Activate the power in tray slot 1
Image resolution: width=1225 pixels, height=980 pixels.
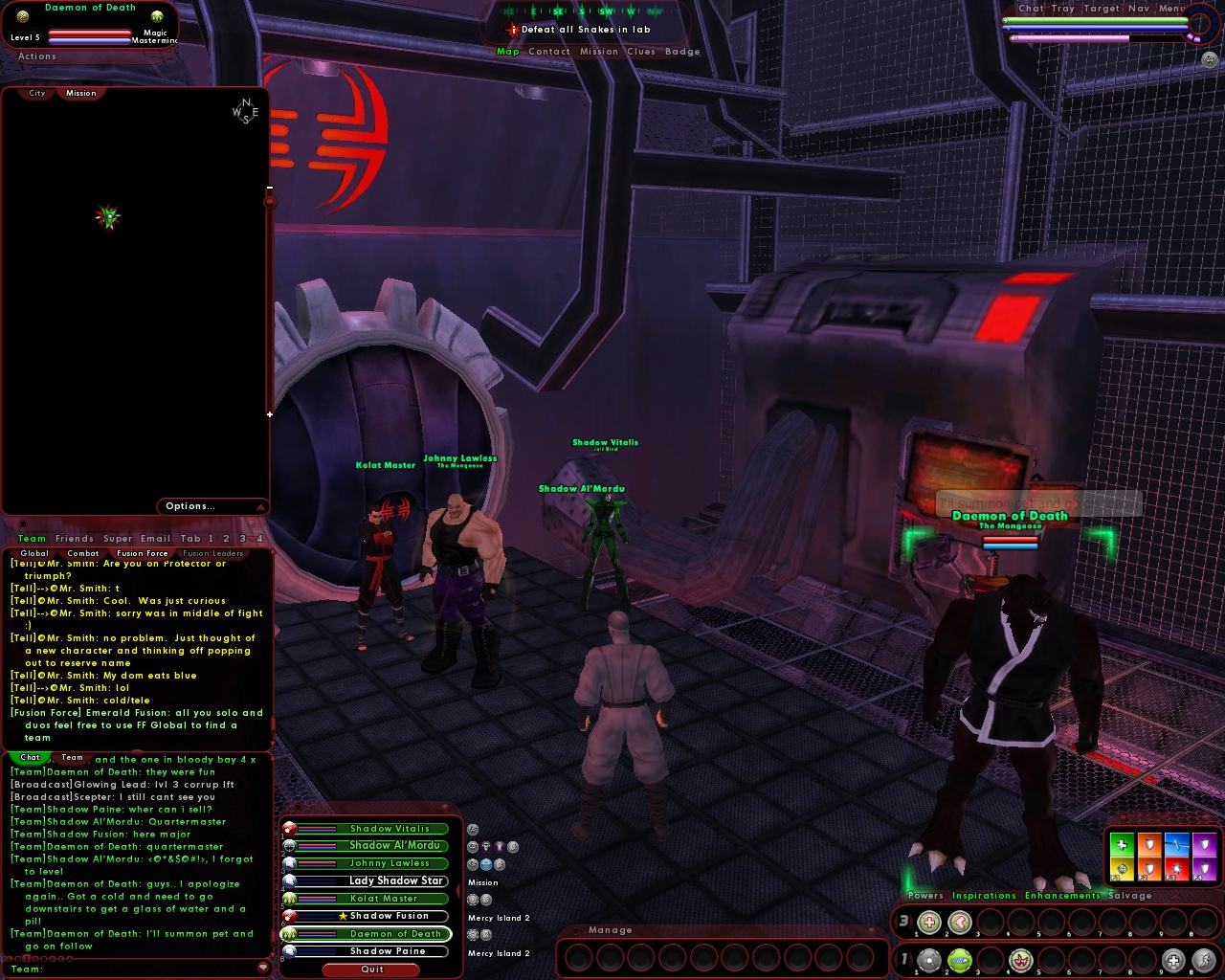pos(928,959)
